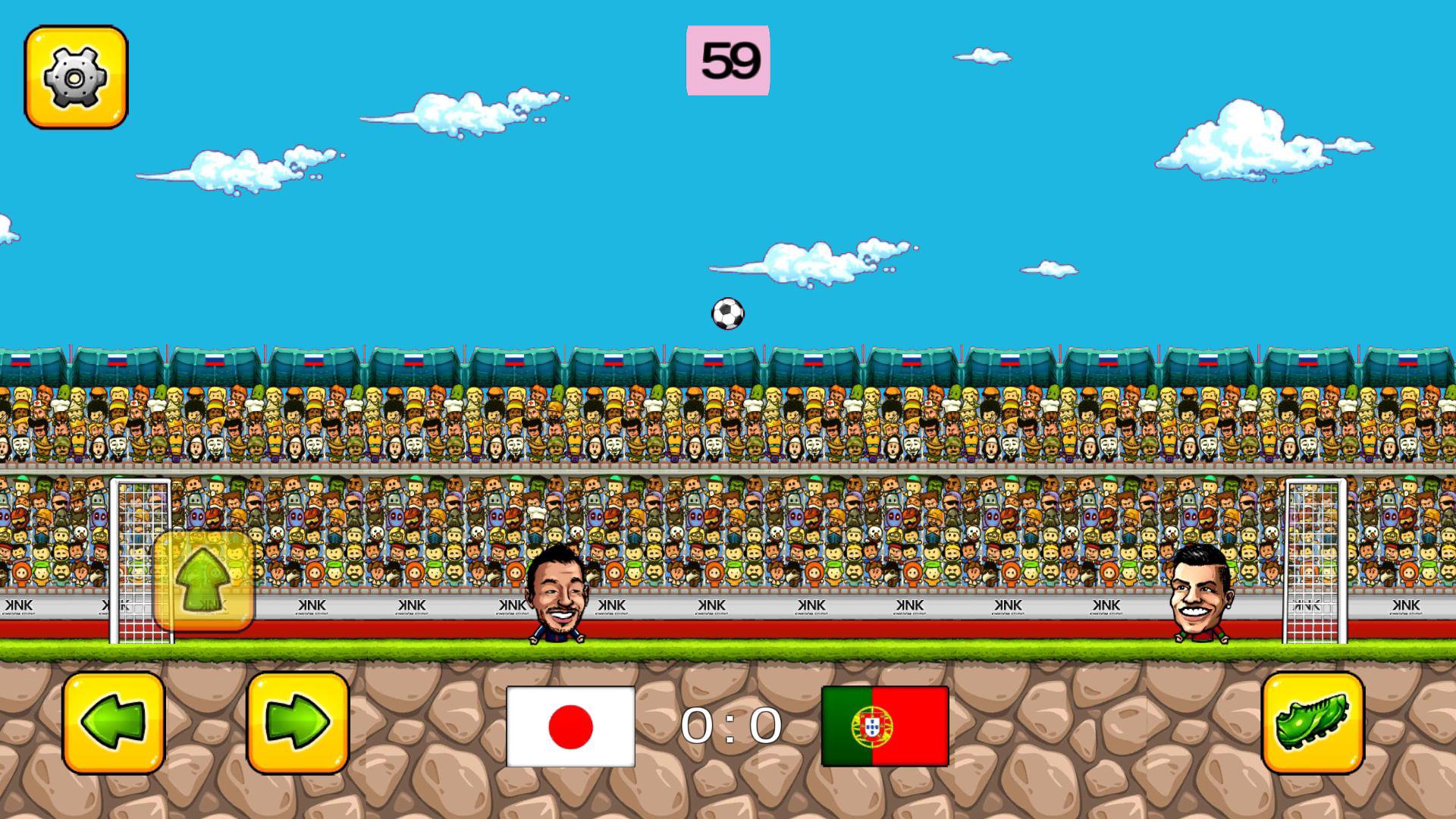Kick using the green boot button
This screenshot has height=819, width=1456.
[1313, 723]
